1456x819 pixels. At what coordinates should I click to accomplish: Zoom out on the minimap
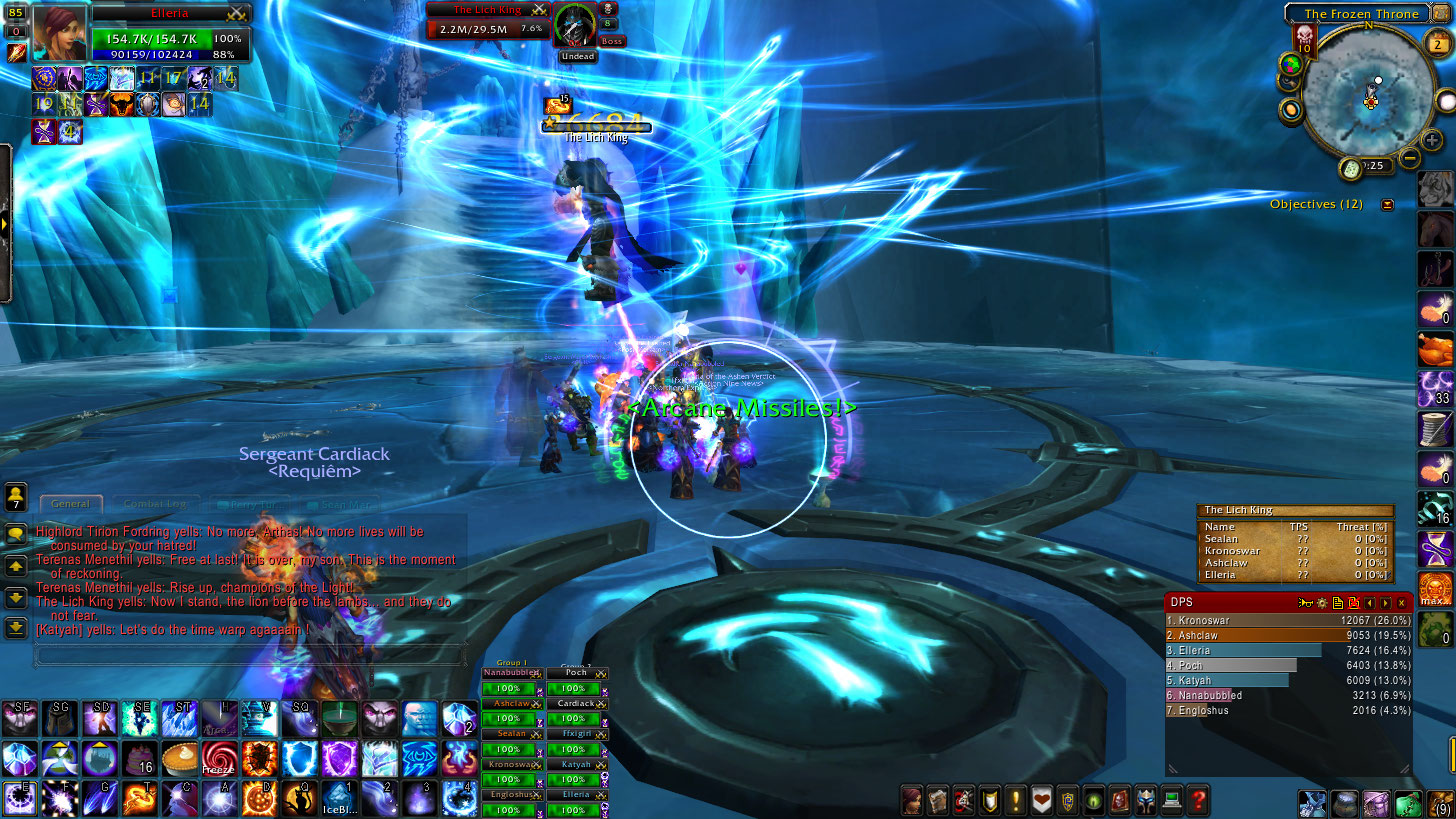tap(1409, 157)
